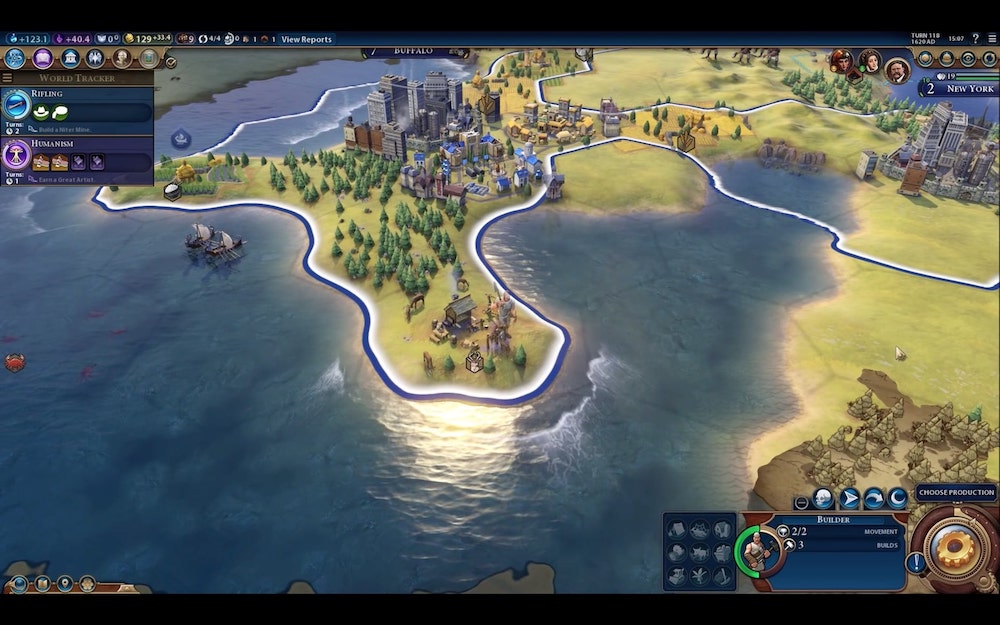Image resolution: width=1000 pixels, height=625 pixels.
Task: Open the technology tree button
Action: tap(15, 58)
